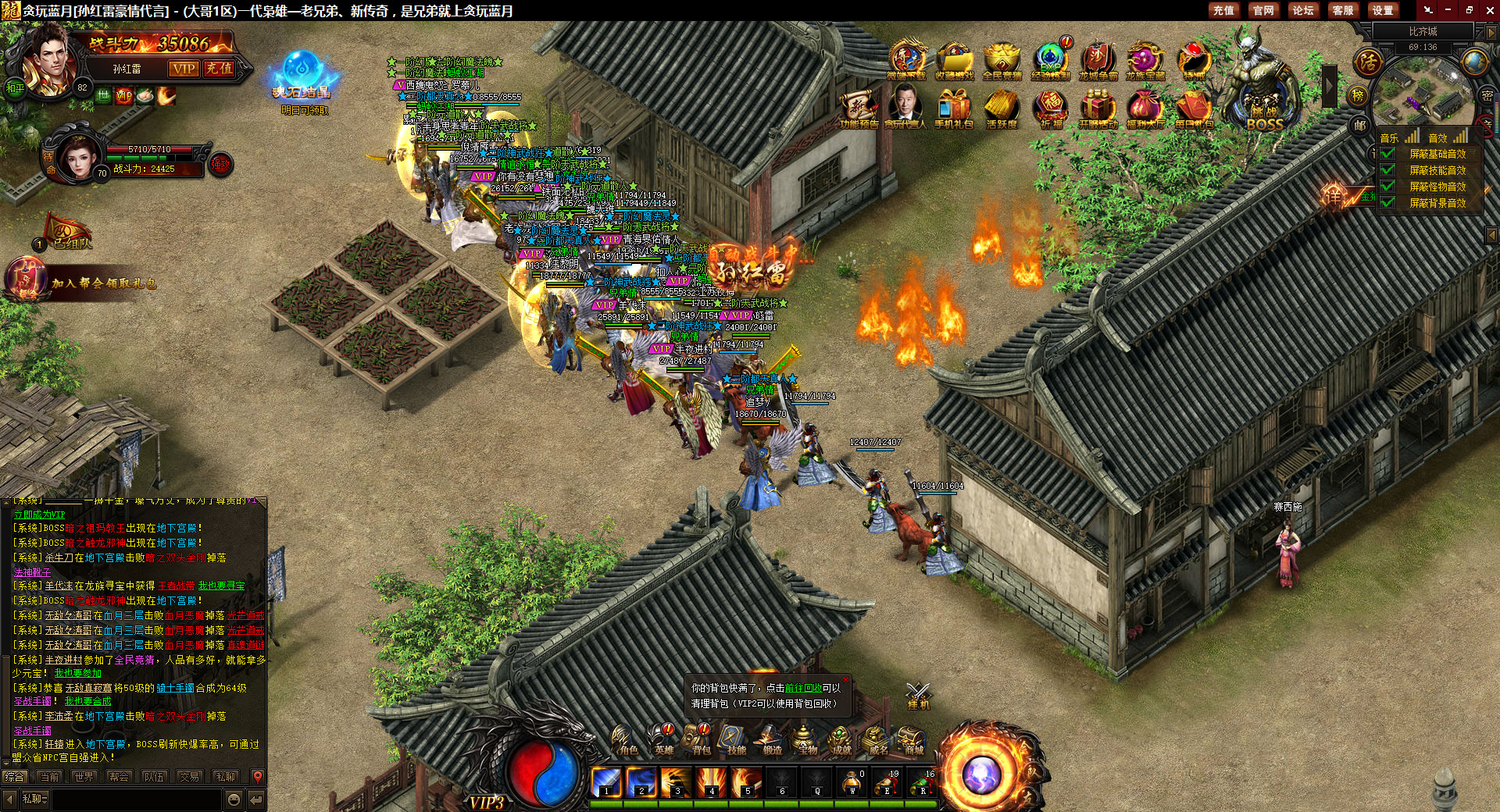
Task: Toggle 挂机 auto-battle mode
Action: tap(918, 695)
